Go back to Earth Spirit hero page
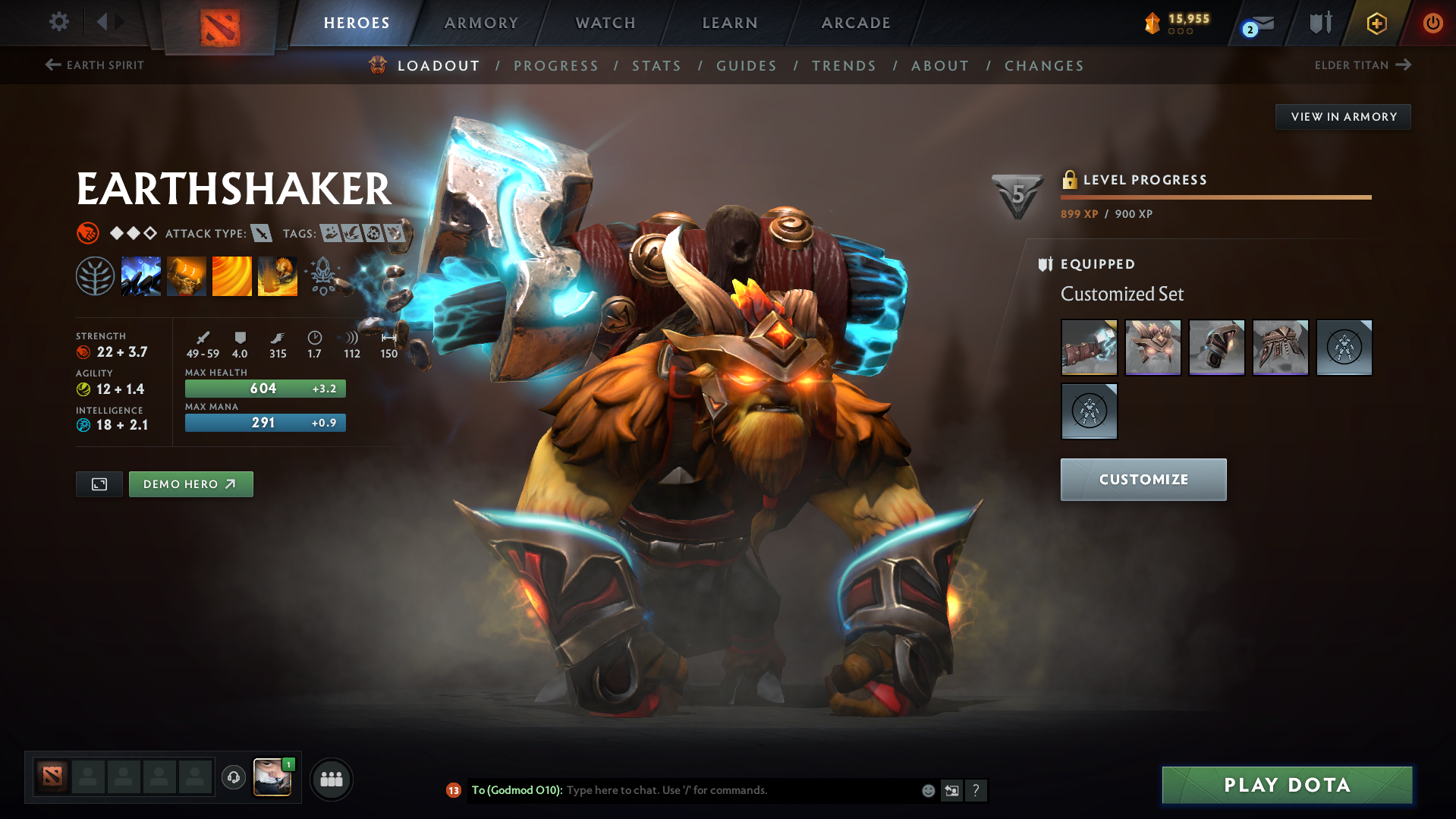Viewport: 1456px width, 819px height. pos(93,65)
